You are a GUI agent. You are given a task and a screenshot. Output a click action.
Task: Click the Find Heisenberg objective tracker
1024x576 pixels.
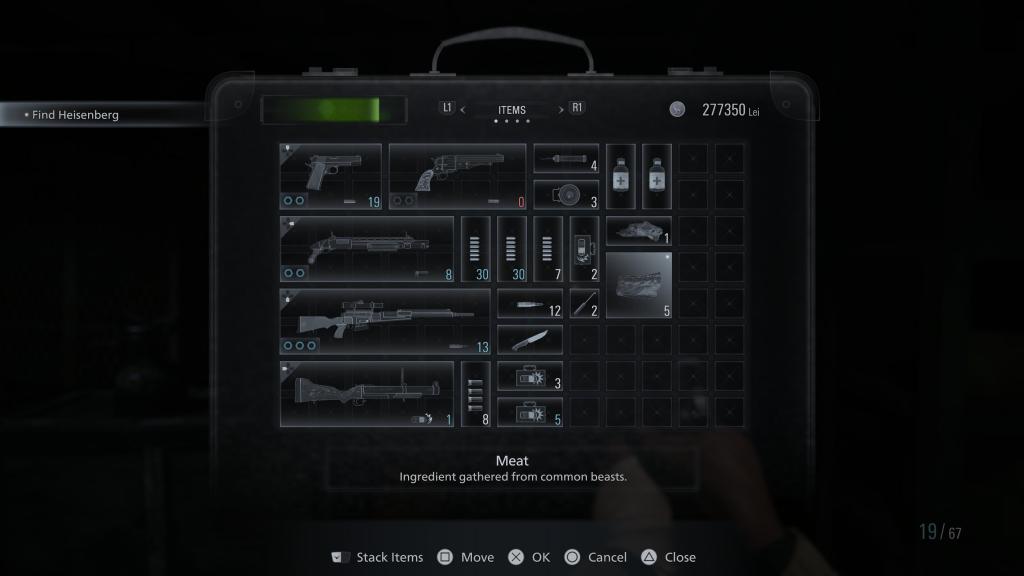click(x=75, y=115)
